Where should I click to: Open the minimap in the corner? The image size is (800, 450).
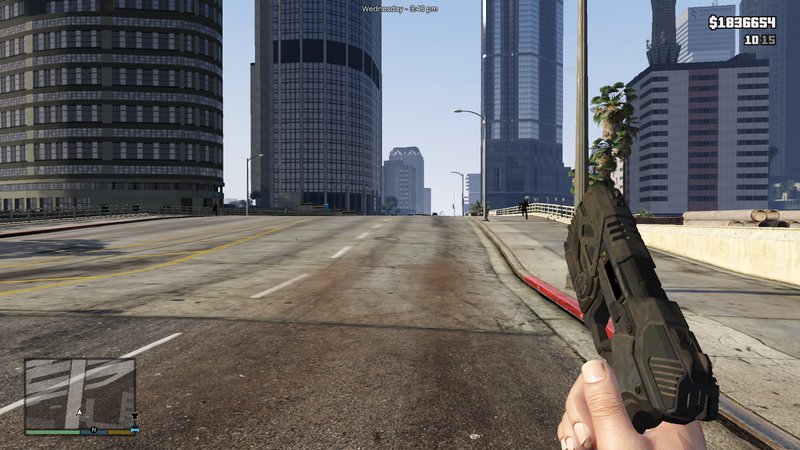[80, 393]
